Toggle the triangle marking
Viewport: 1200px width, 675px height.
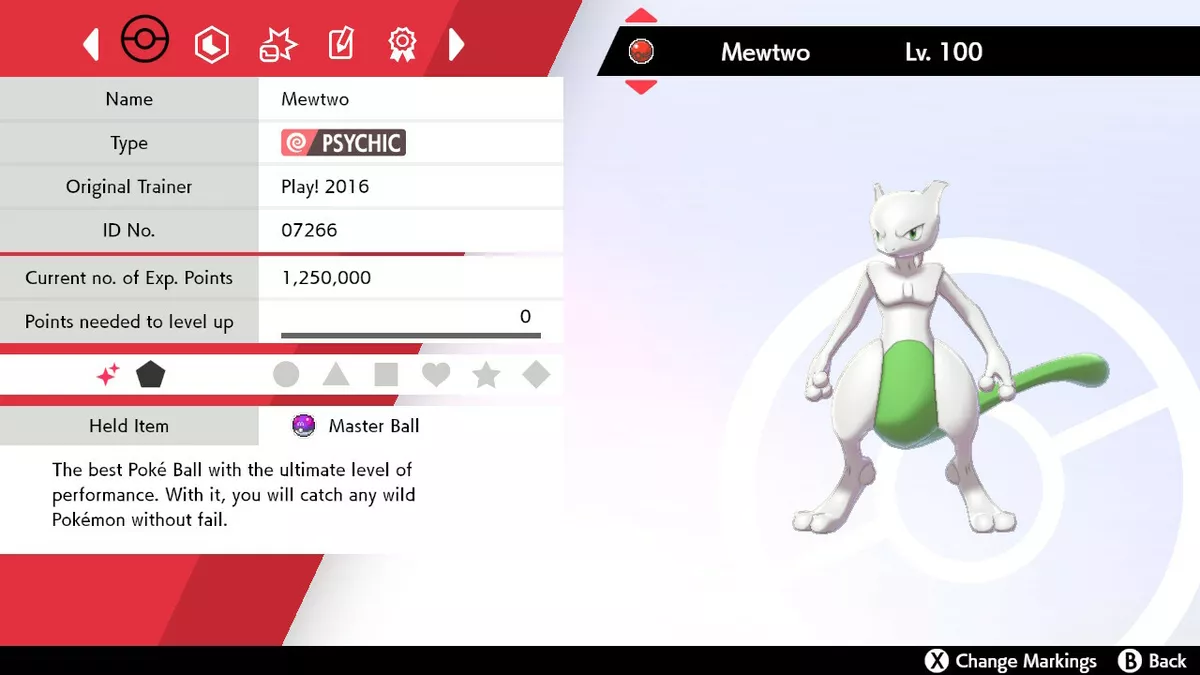(x=336, y=375)
